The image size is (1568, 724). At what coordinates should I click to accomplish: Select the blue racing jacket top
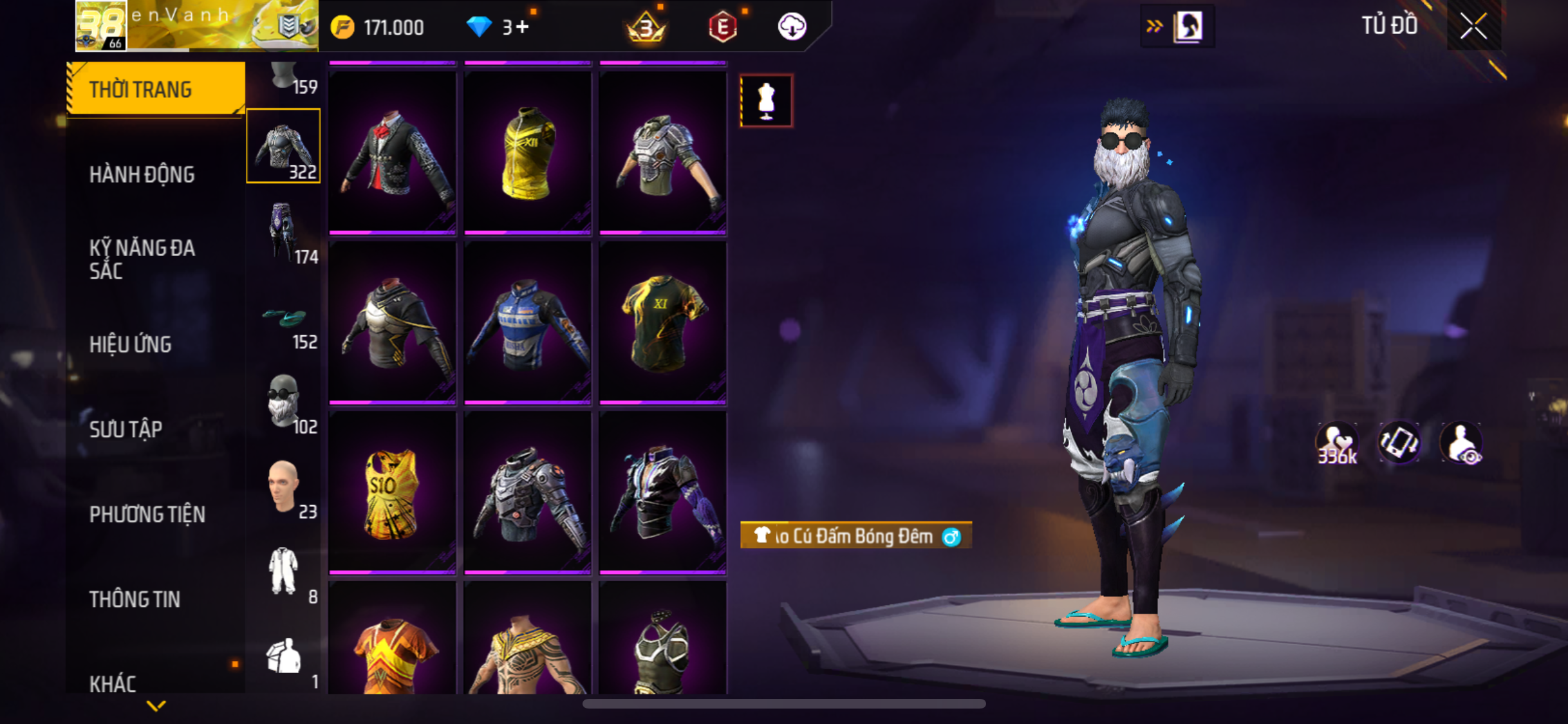click(528, 323)
